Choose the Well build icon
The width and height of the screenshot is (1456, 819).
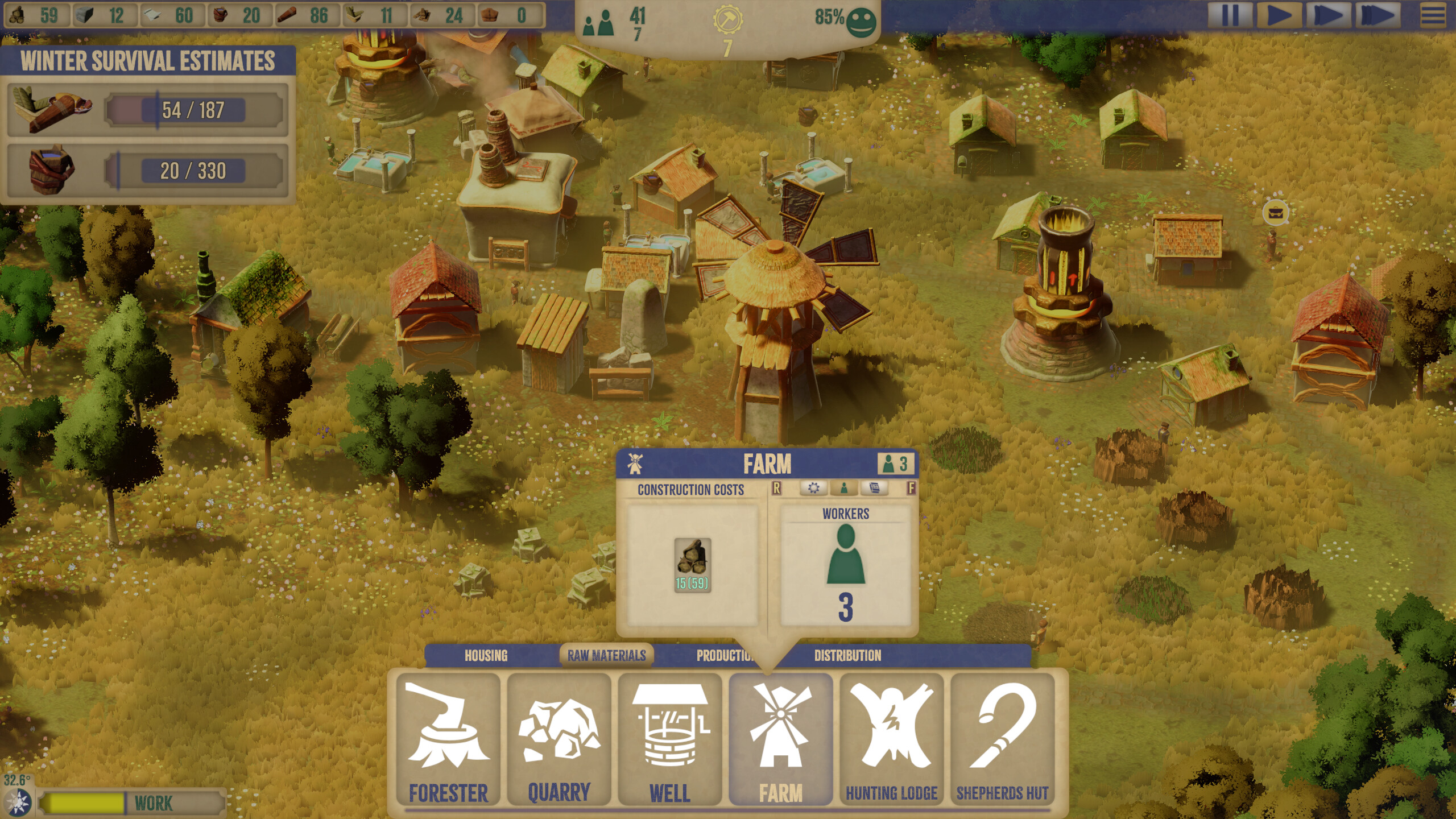[671, 734]
